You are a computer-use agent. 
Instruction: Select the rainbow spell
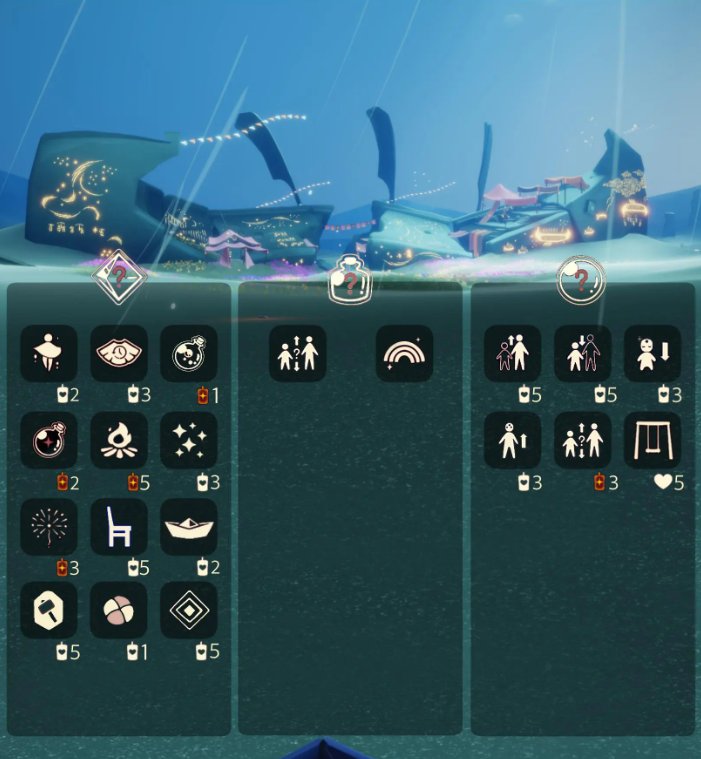point(405,353)
